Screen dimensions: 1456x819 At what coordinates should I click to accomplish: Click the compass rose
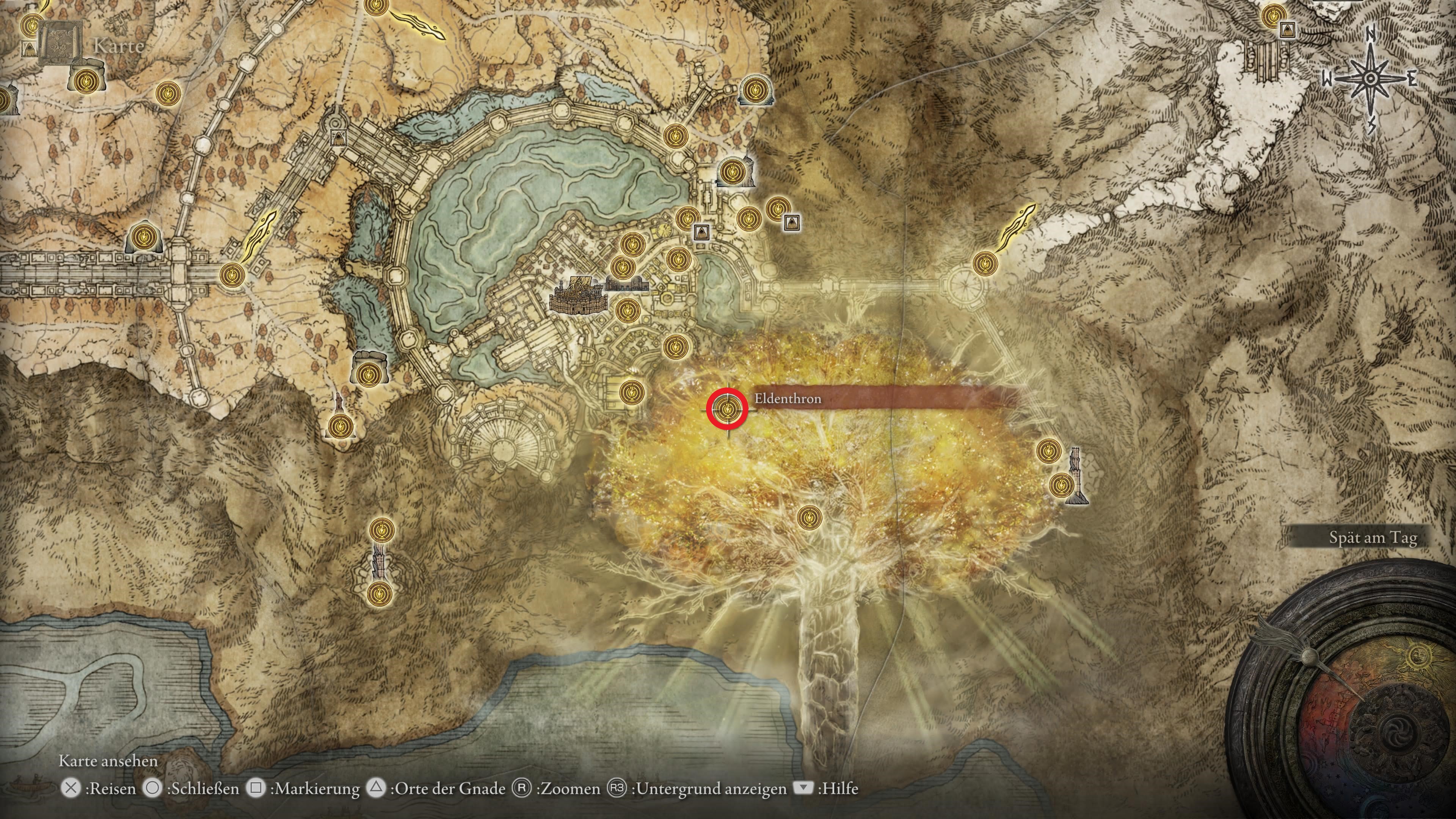[x=1370, y=80]
